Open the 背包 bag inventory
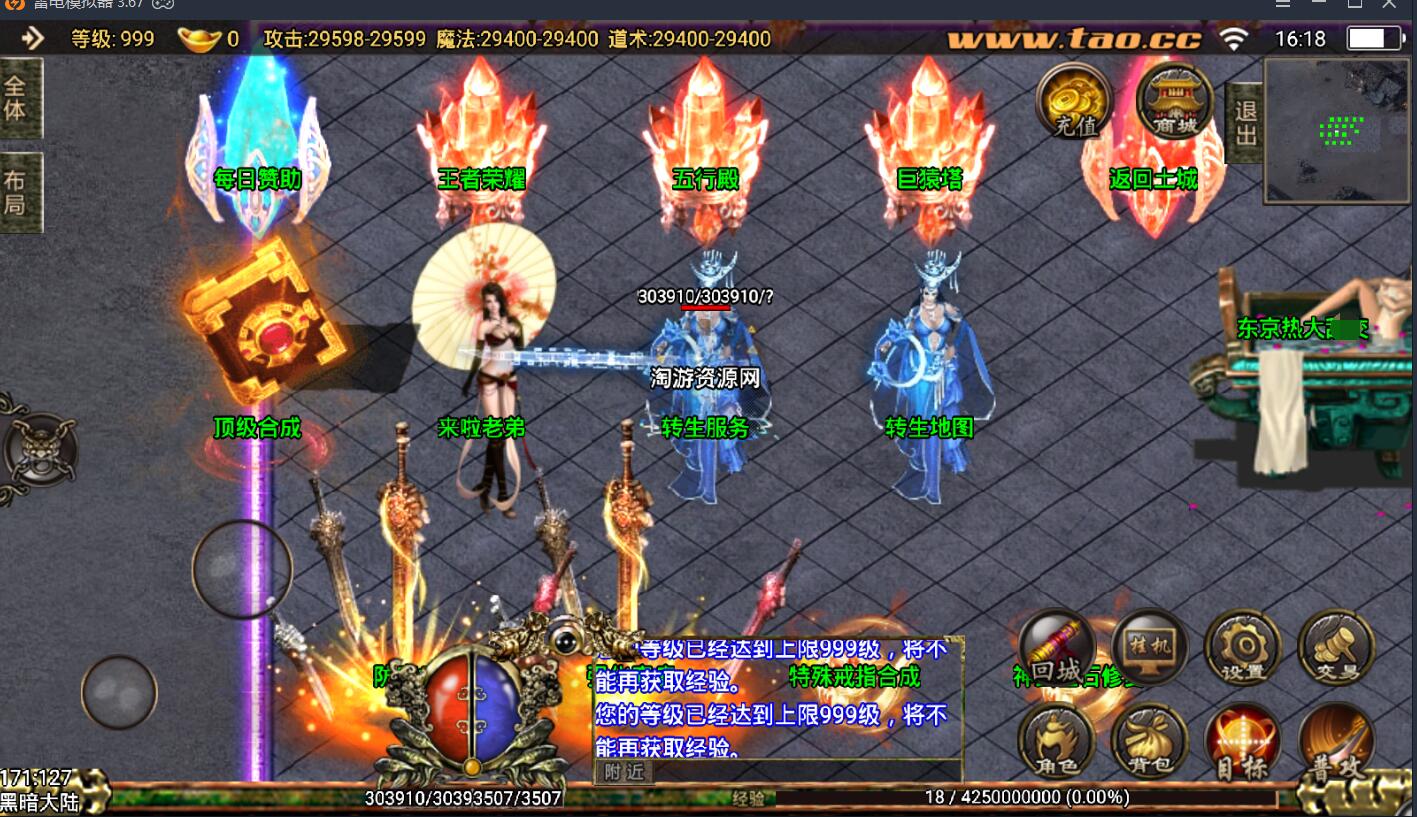 (x=1149, y=742)
